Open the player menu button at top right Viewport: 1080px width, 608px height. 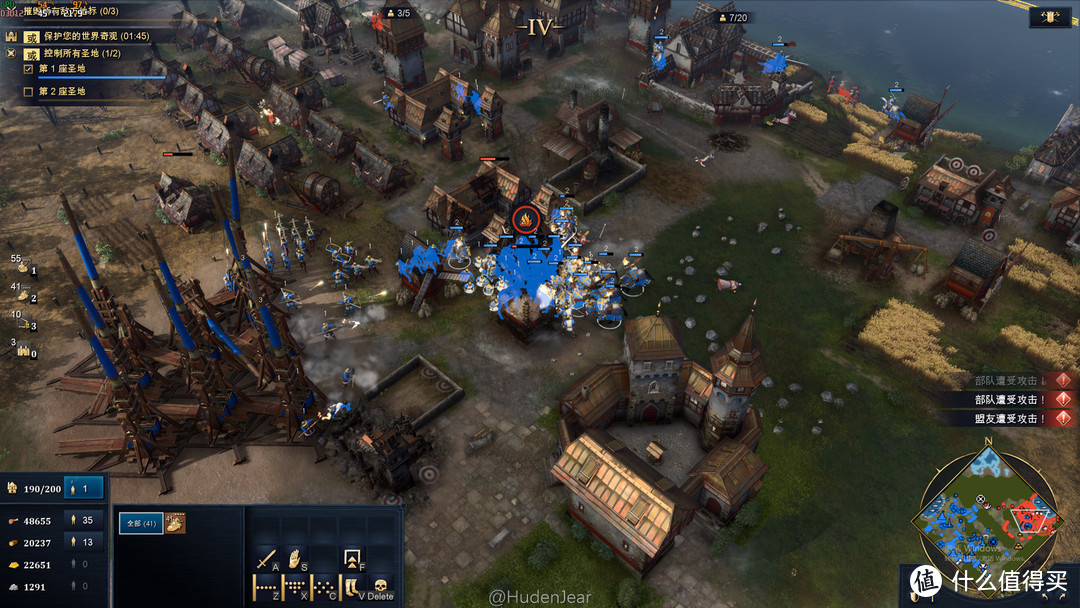[x=1051, y=17]
